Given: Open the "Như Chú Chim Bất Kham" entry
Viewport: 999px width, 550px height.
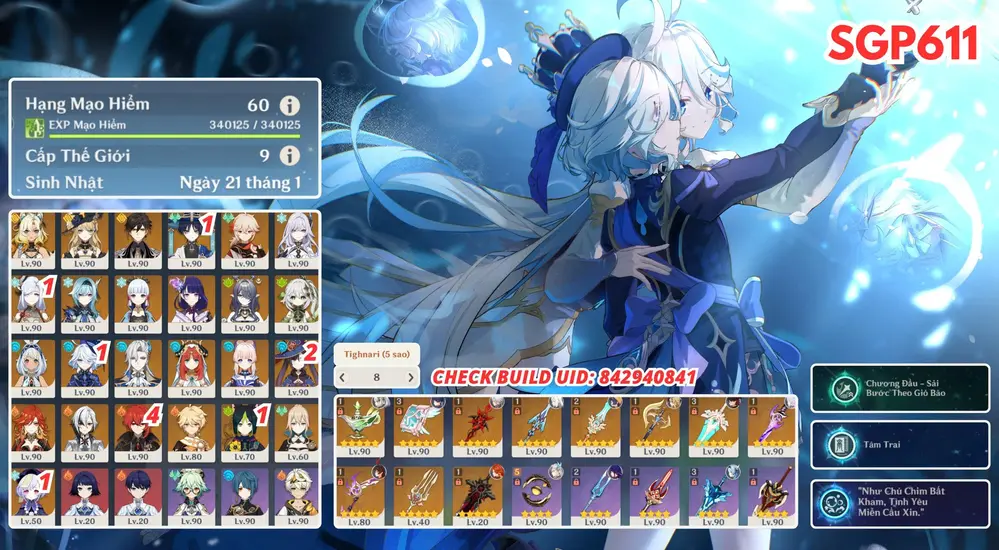Looking at the screenshot, I should [901, 501].
